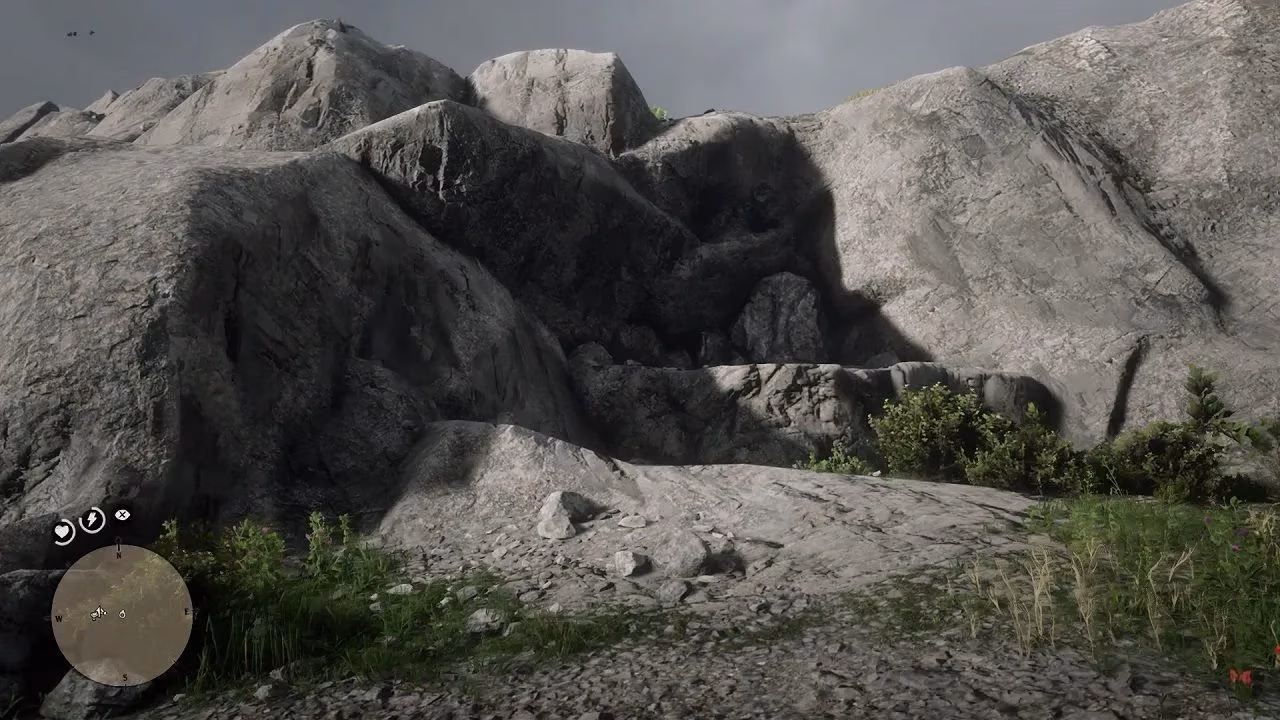Click the core status bar area
1280x720 pixels.
(90, 520)
